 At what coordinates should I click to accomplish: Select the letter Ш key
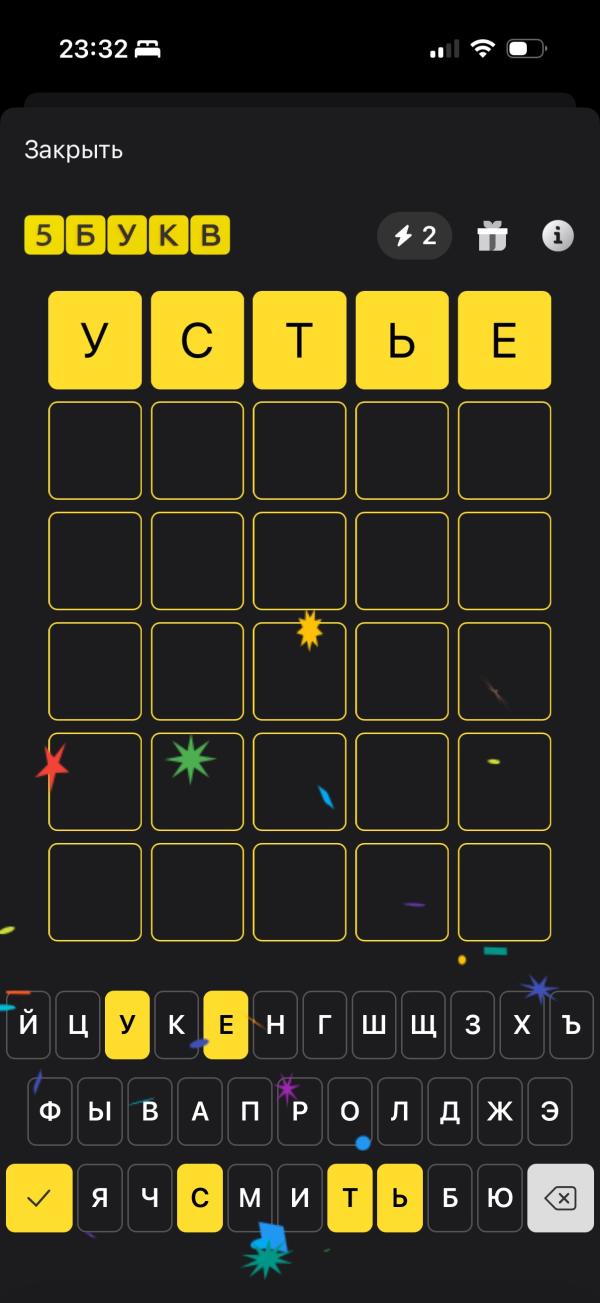pos(374,1025)
